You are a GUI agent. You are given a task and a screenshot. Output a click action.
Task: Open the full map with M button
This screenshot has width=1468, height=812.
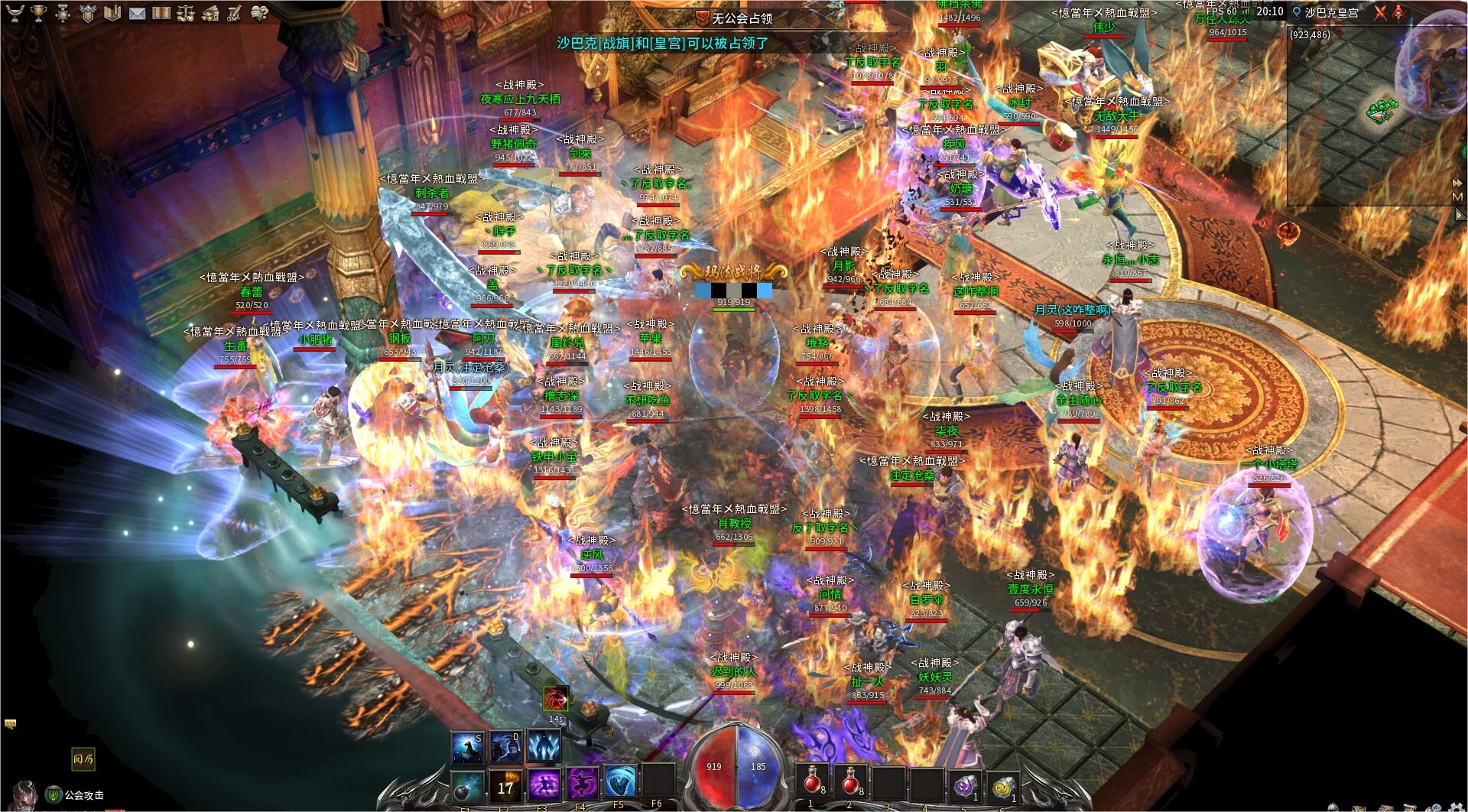click(x=1457, y=197)
